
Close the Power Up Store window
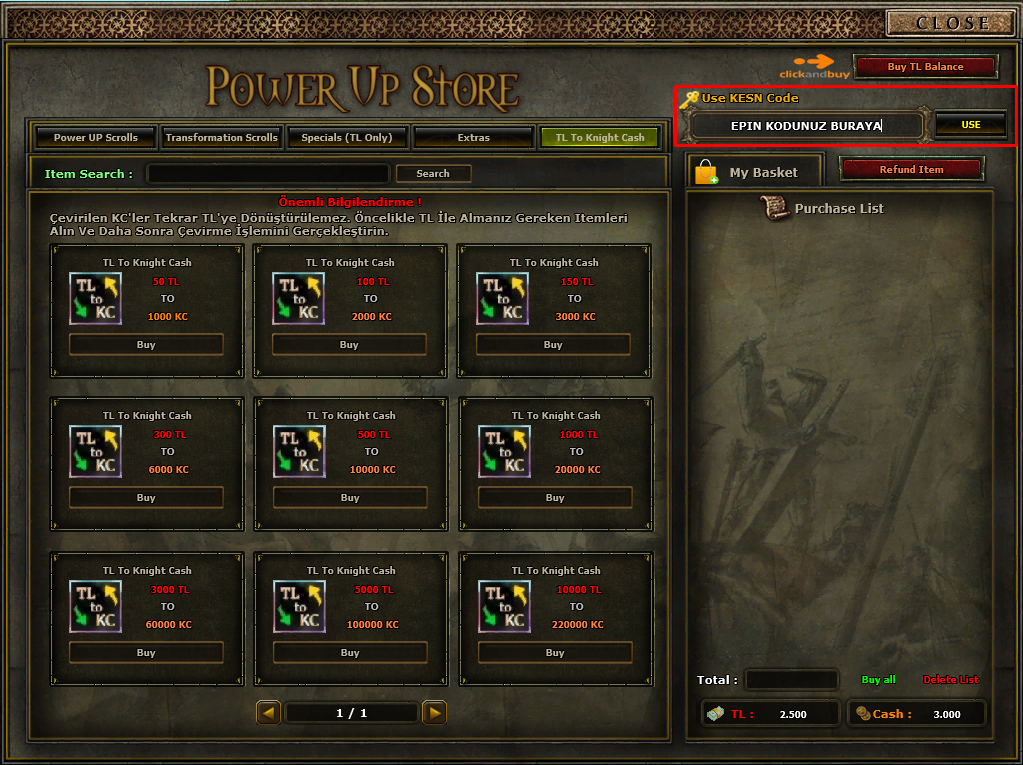pyautogui.click(x=952, y=23)
